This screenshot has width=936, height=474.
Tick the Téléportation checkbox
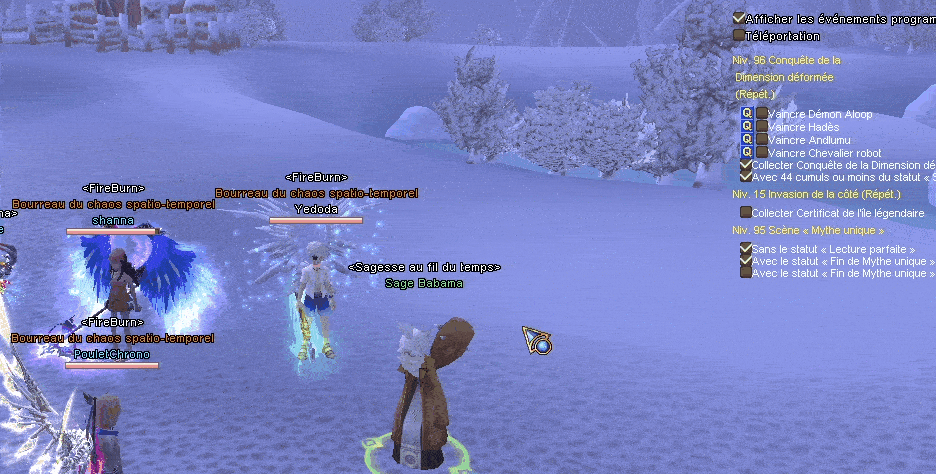click(739, 35)
